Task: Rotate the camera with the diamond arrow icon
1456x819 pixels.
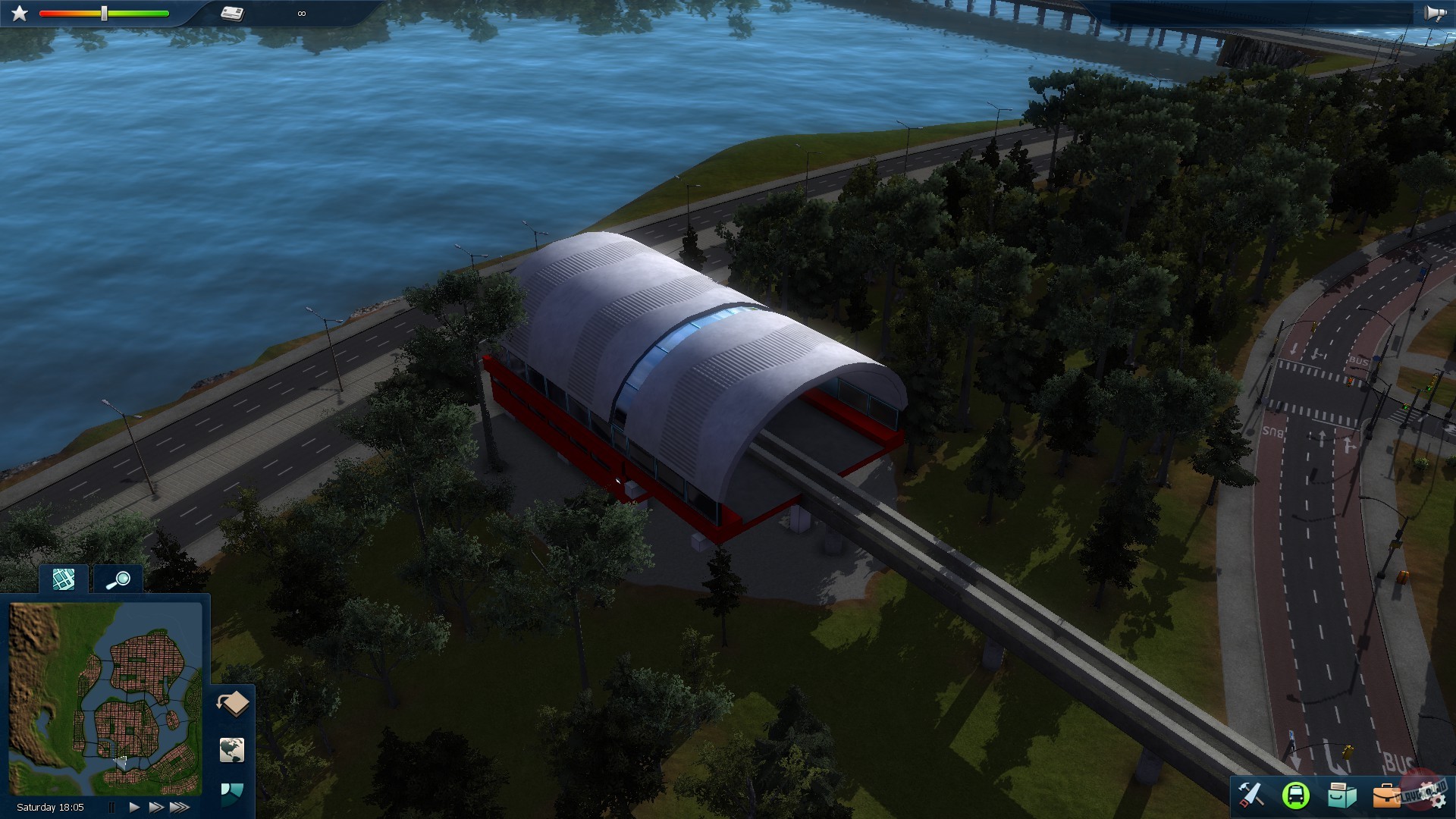Action: [233, 704]
